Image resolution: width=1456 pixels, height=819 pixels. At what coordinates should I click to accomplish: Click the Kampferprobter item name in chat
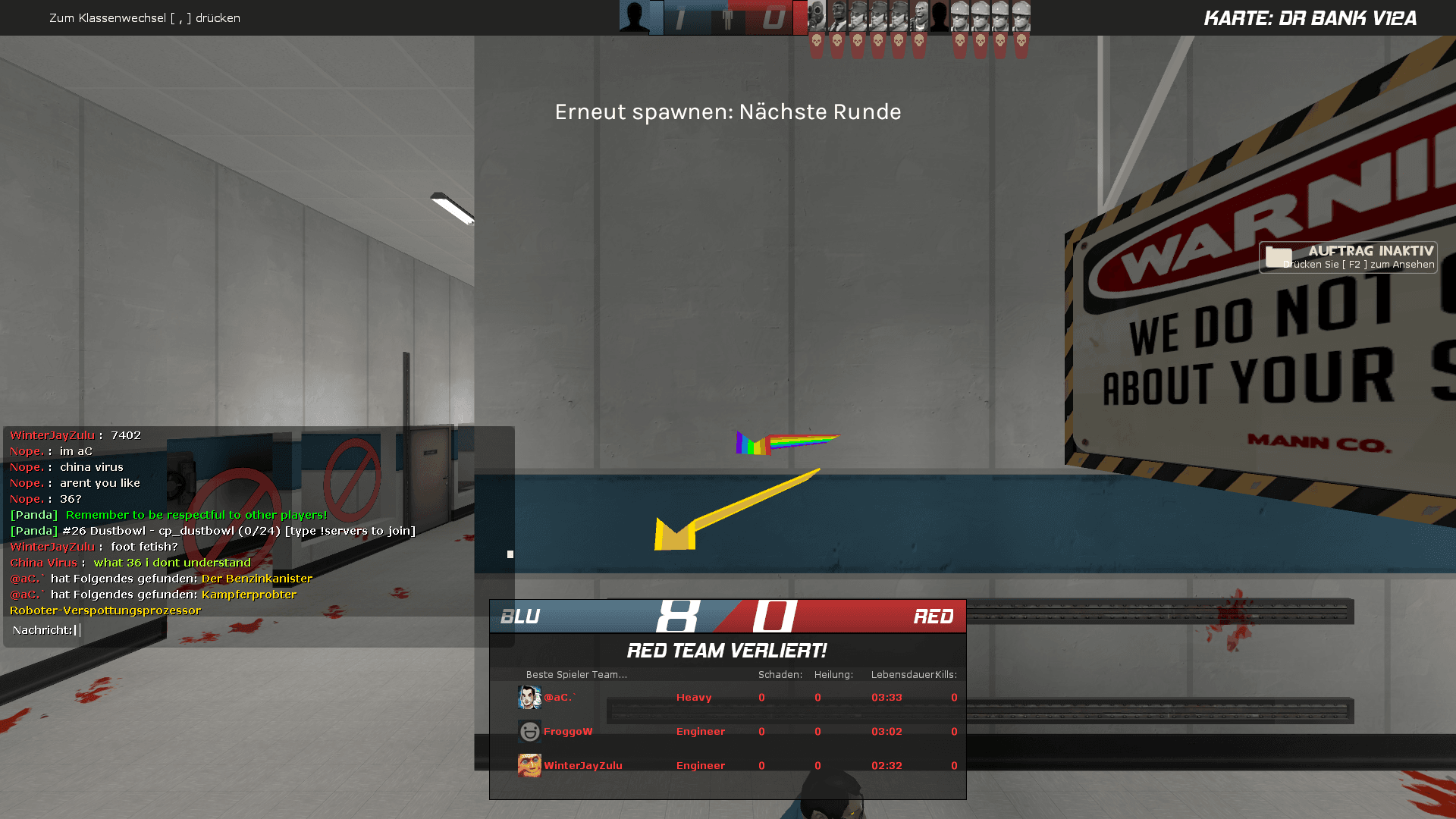[x=249, y=595]
